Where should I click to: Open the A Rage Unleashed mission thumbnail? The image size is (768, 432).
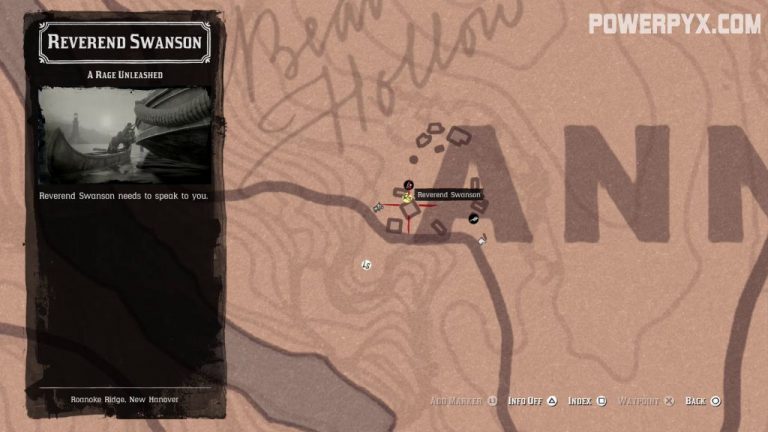point(124,133)
